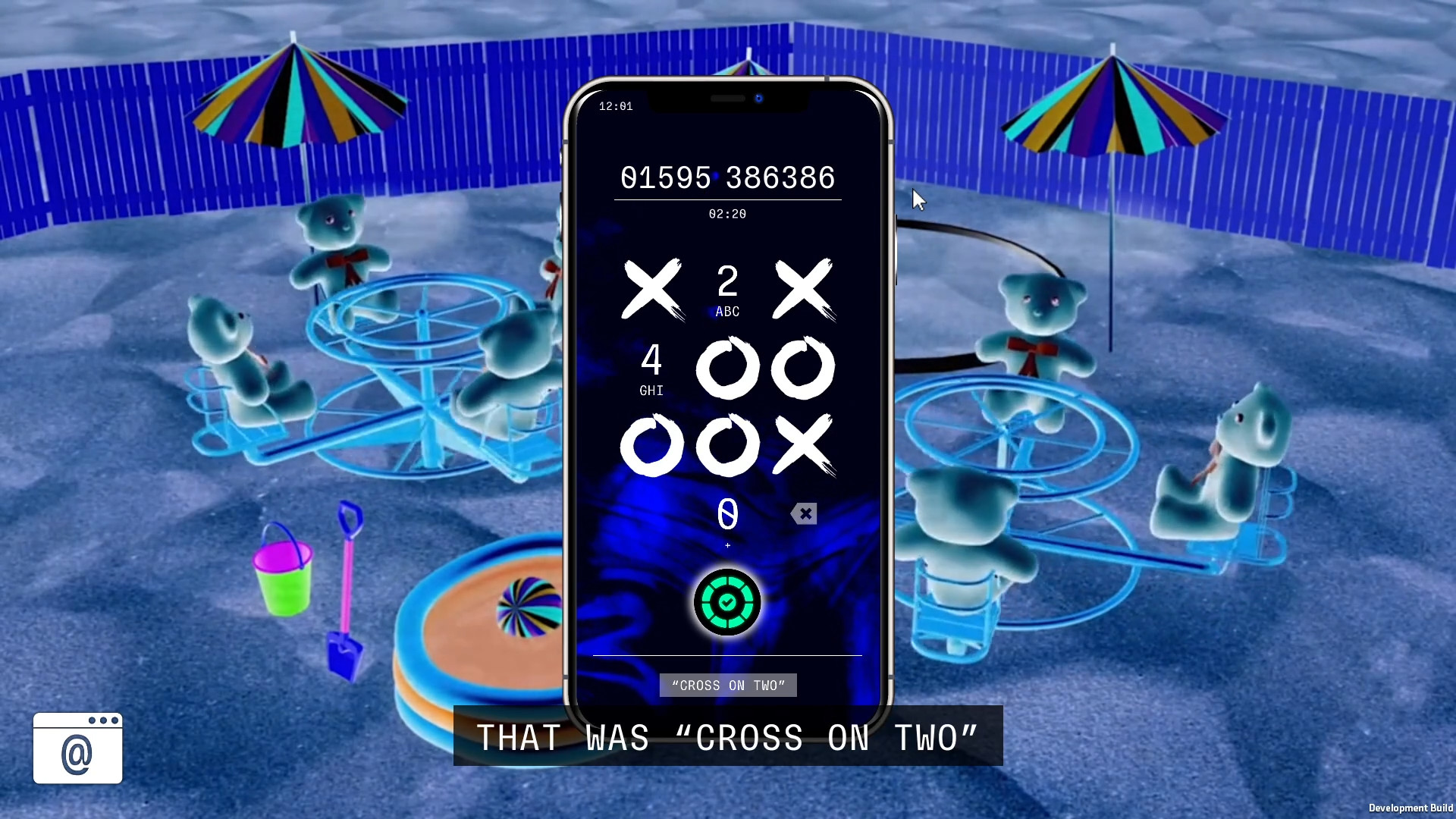Tap the bottom-middle circle key

(x=726, y=446)
